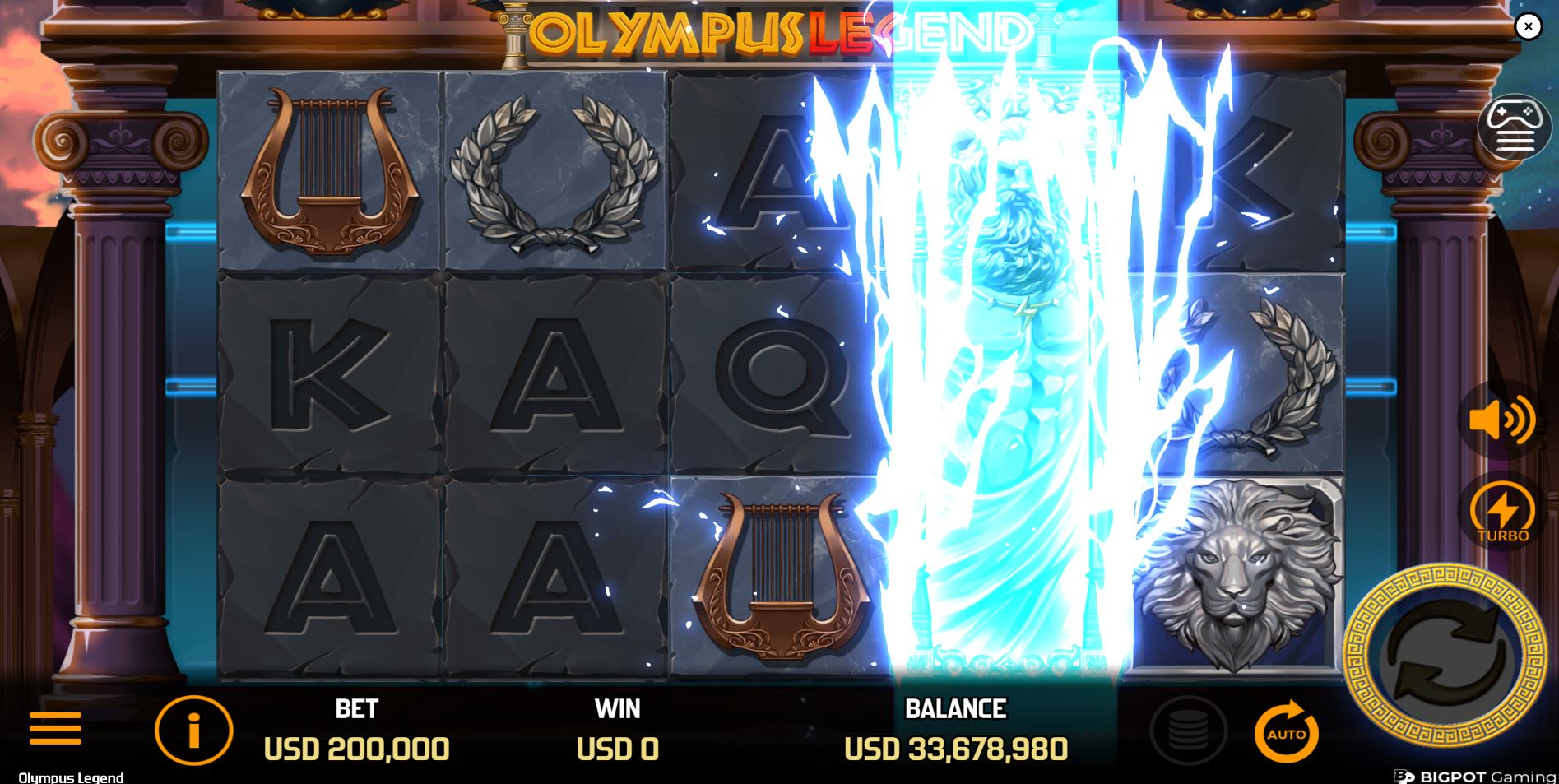Click the glowing Zeus wild symbol
This screenshot has height=784, width=1559.
pos(1000,370)
